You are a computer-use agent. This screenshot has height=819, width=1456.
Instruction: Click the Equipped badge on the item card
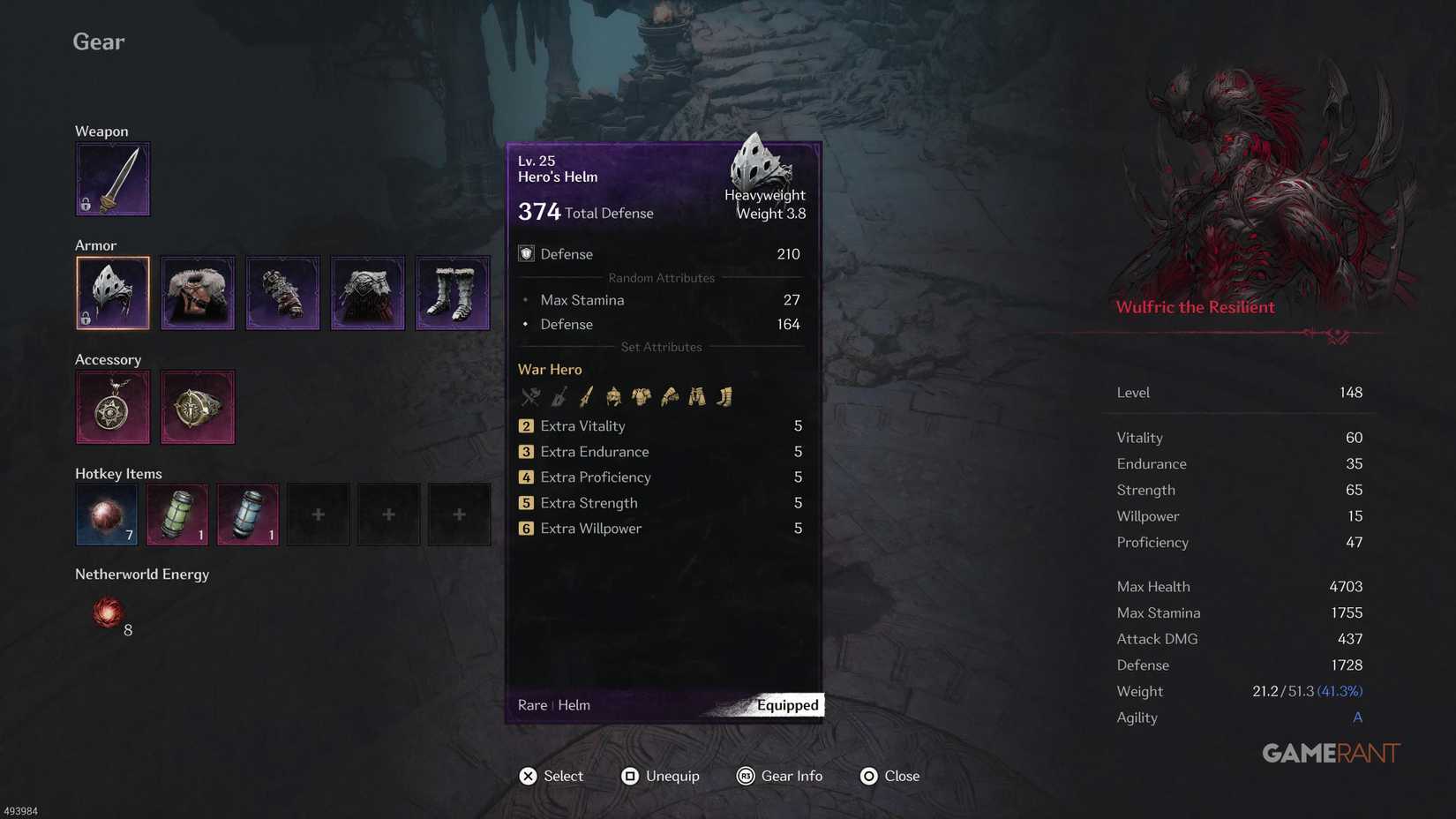pyautogui.click(x=786, y=704)
